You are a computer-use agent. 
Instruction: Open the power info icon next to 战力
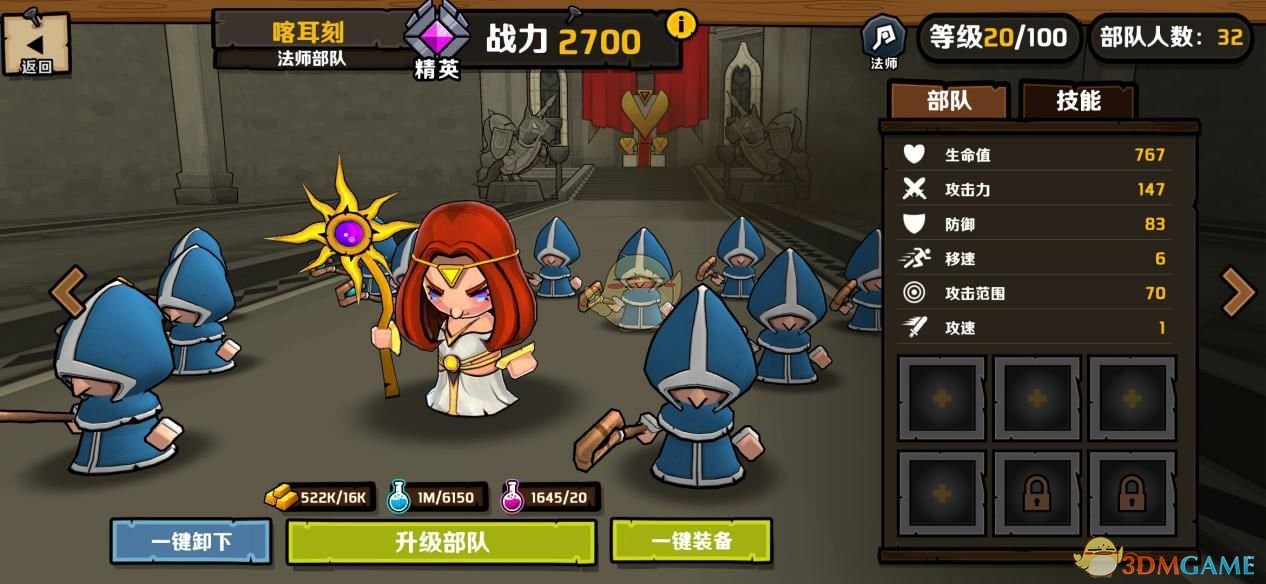click(x=682, y=24)
